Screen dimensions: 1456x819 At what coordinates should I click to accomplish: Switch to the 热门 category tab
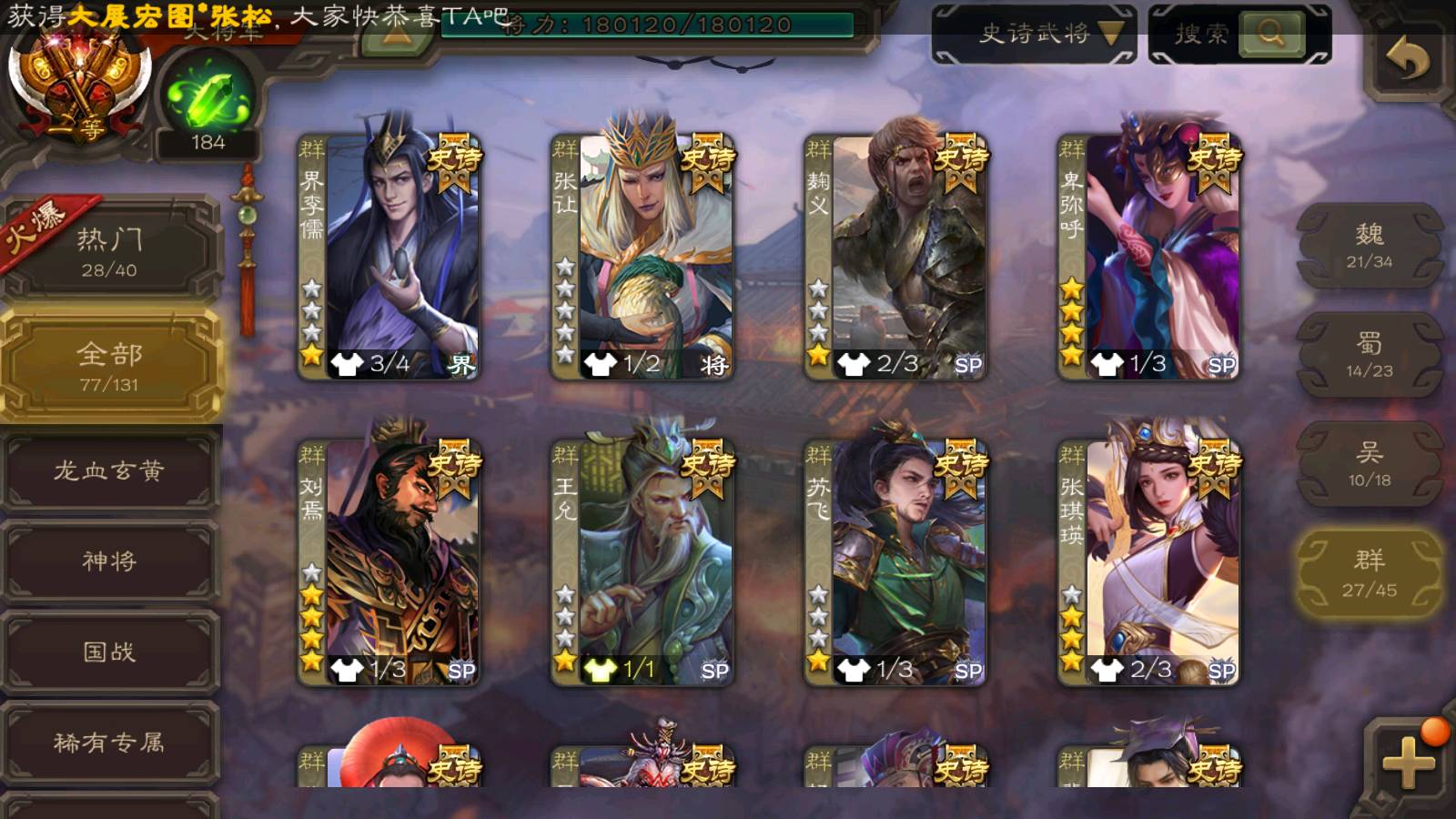point(109,251)
